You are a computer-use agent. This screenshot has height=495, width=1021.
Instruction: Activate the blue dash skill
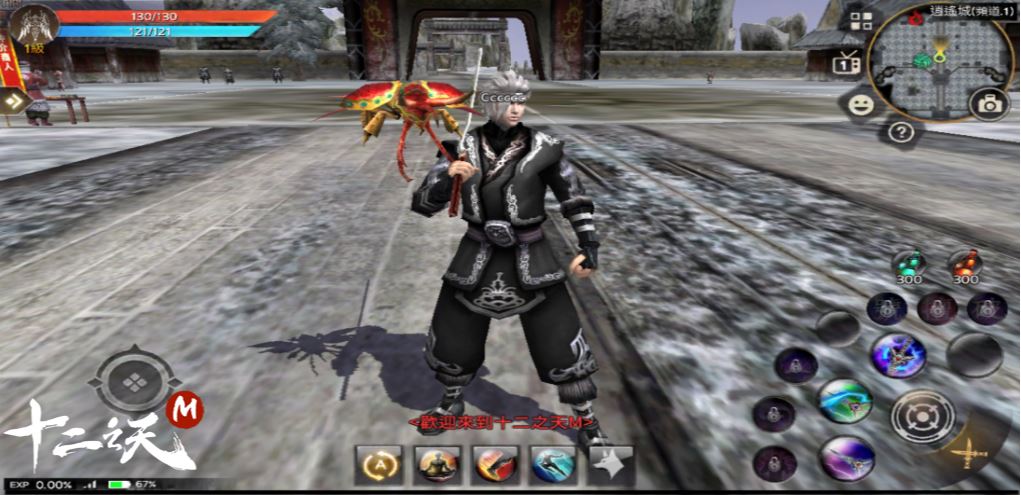point(553,464)
